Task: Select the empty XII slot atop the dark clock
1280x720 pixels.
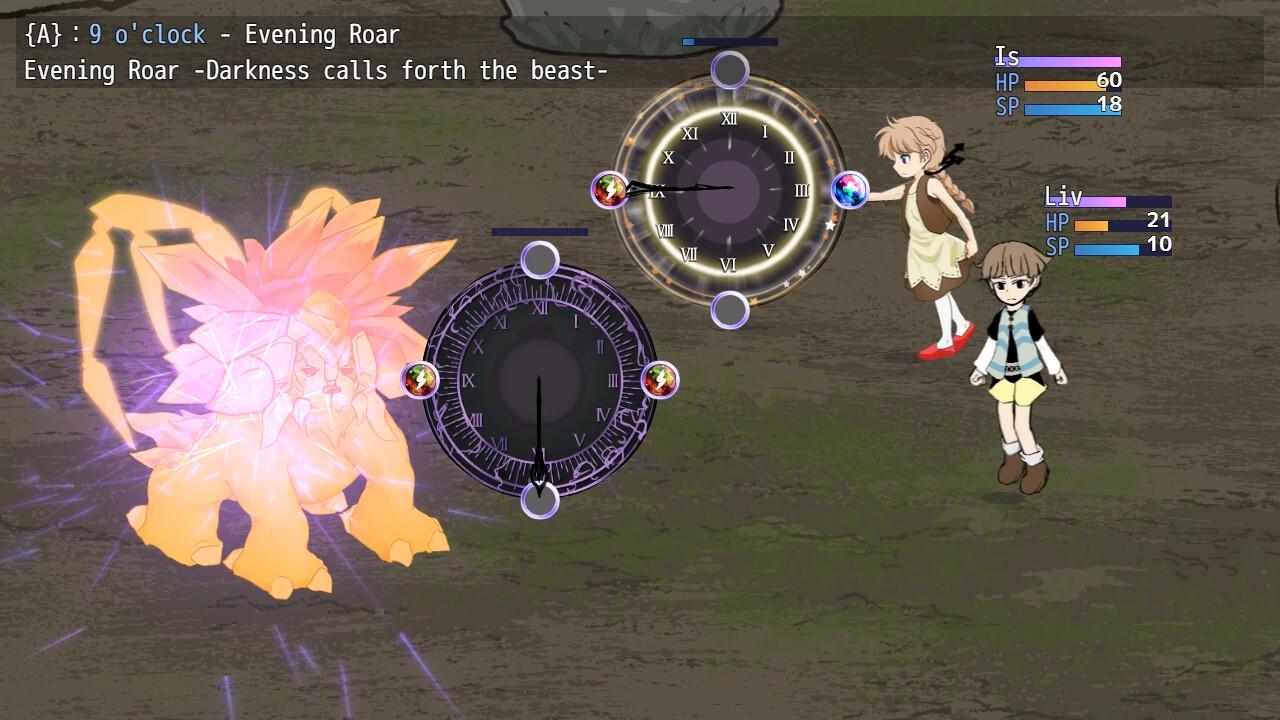Action: 540,260
